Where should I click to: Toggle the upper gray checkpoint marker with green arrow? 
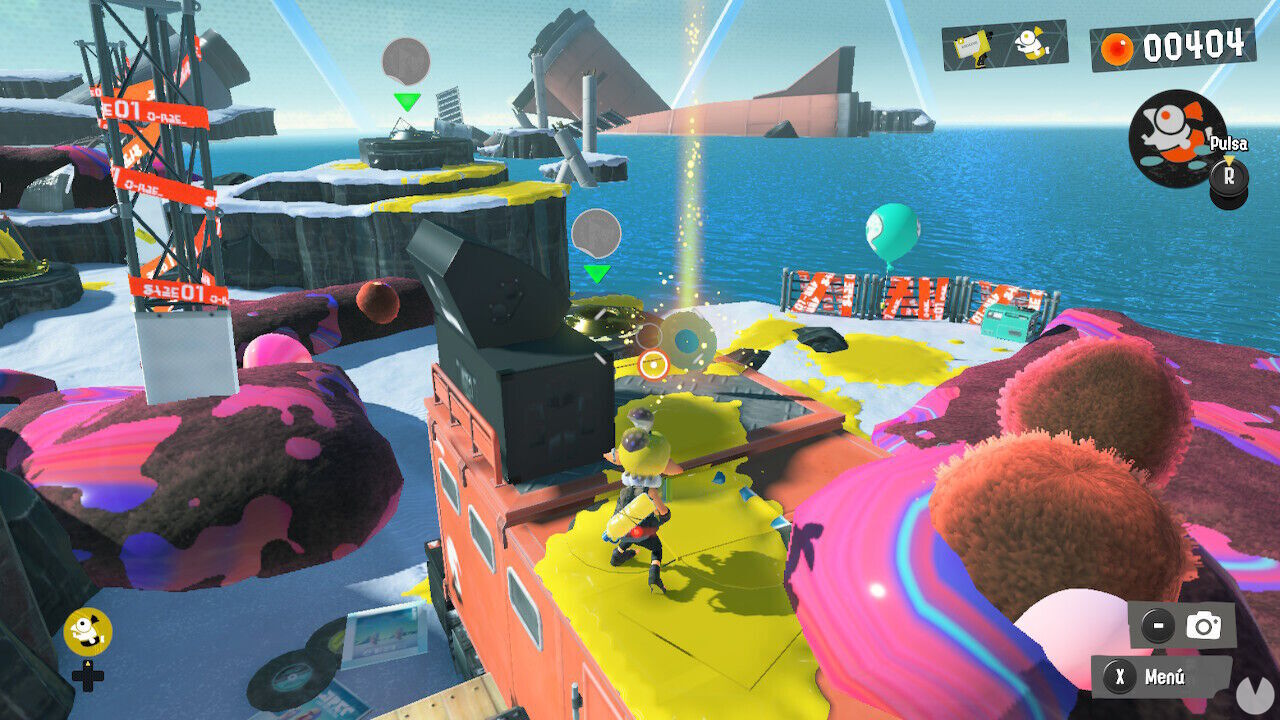click(x=404, y=62)
